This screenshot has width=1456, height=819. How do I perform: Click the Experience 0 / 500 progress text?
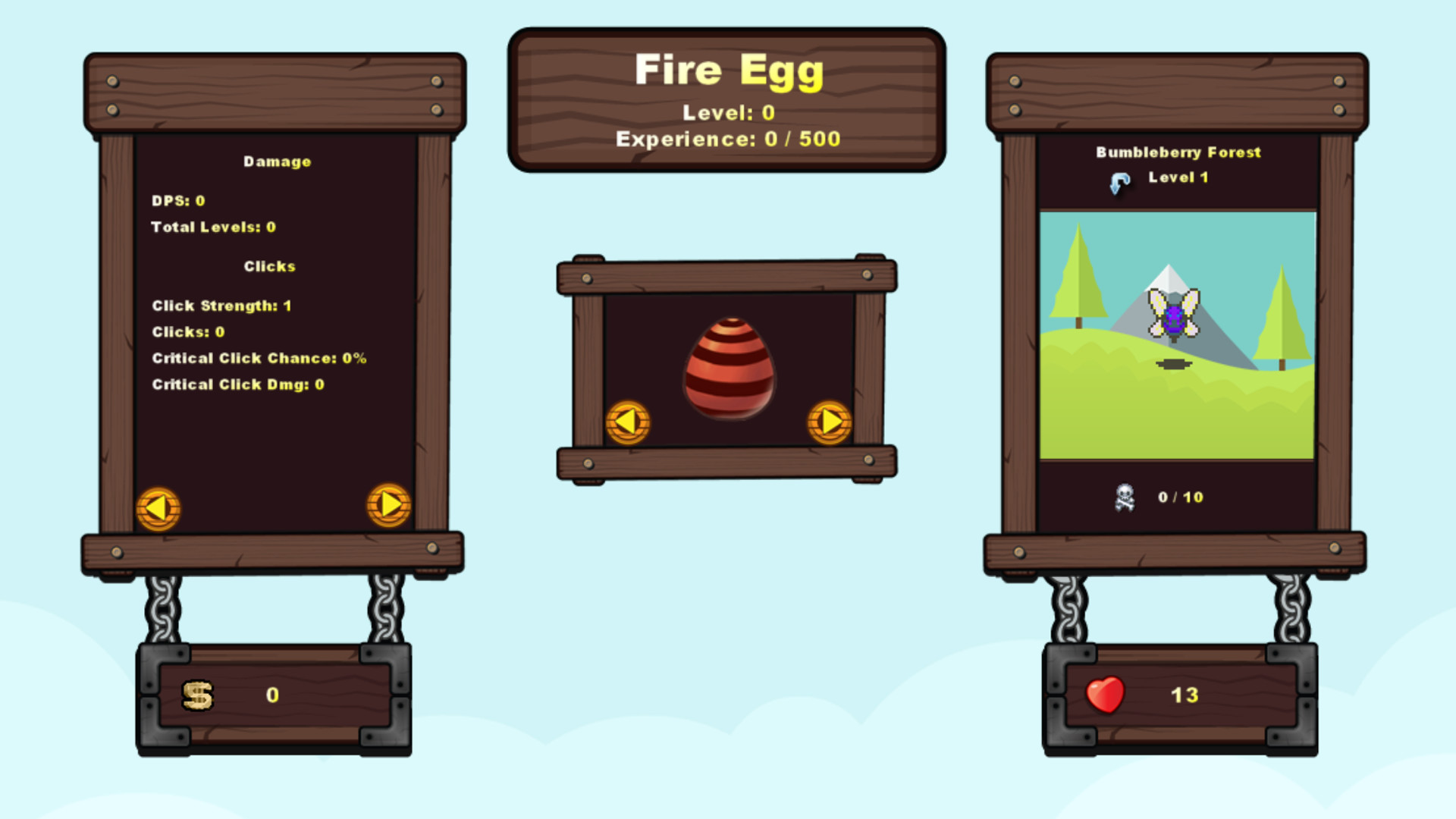click(726, 139)
